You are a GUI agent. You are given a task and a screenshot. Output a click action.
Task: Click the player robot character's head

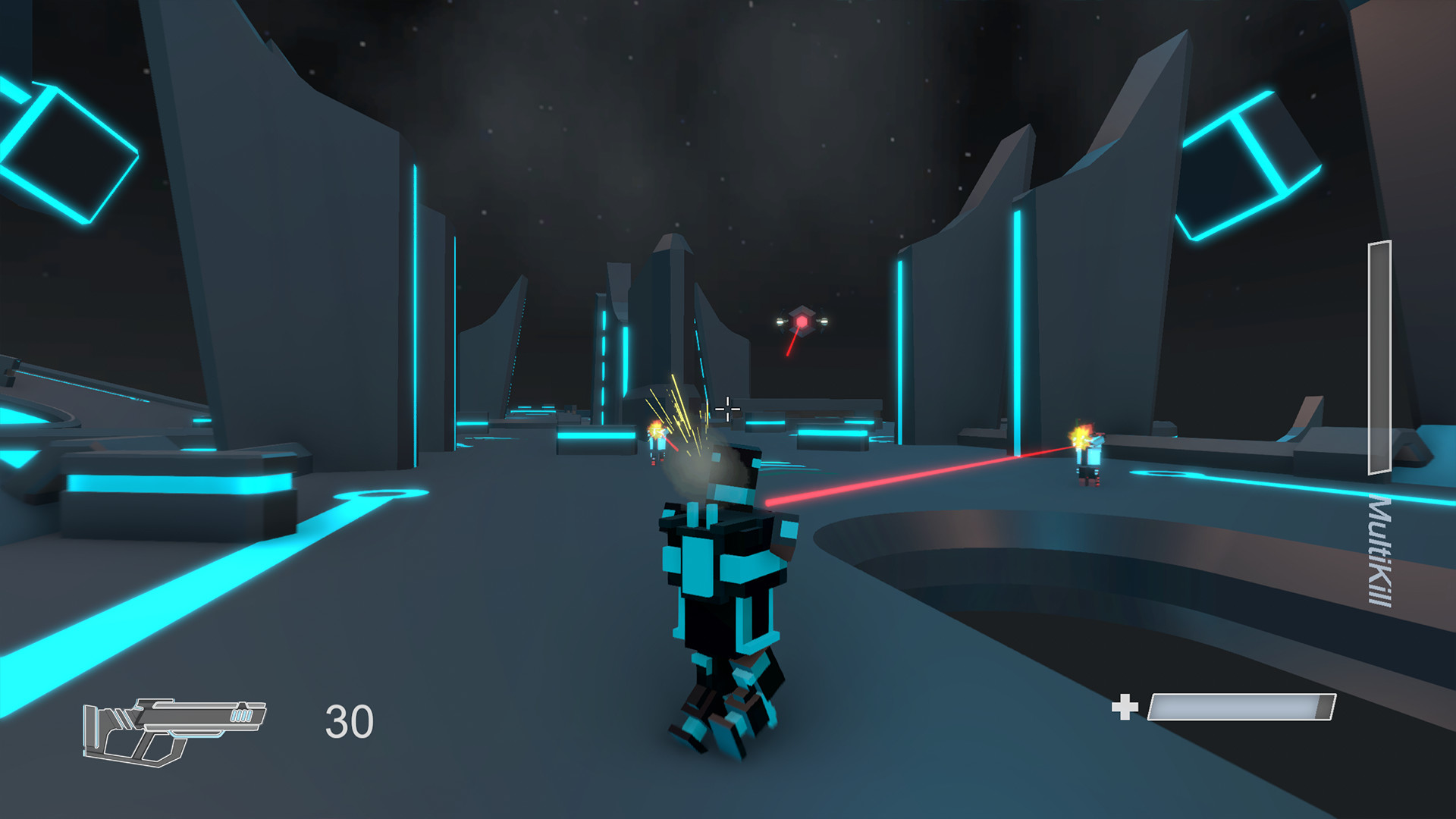732,474
